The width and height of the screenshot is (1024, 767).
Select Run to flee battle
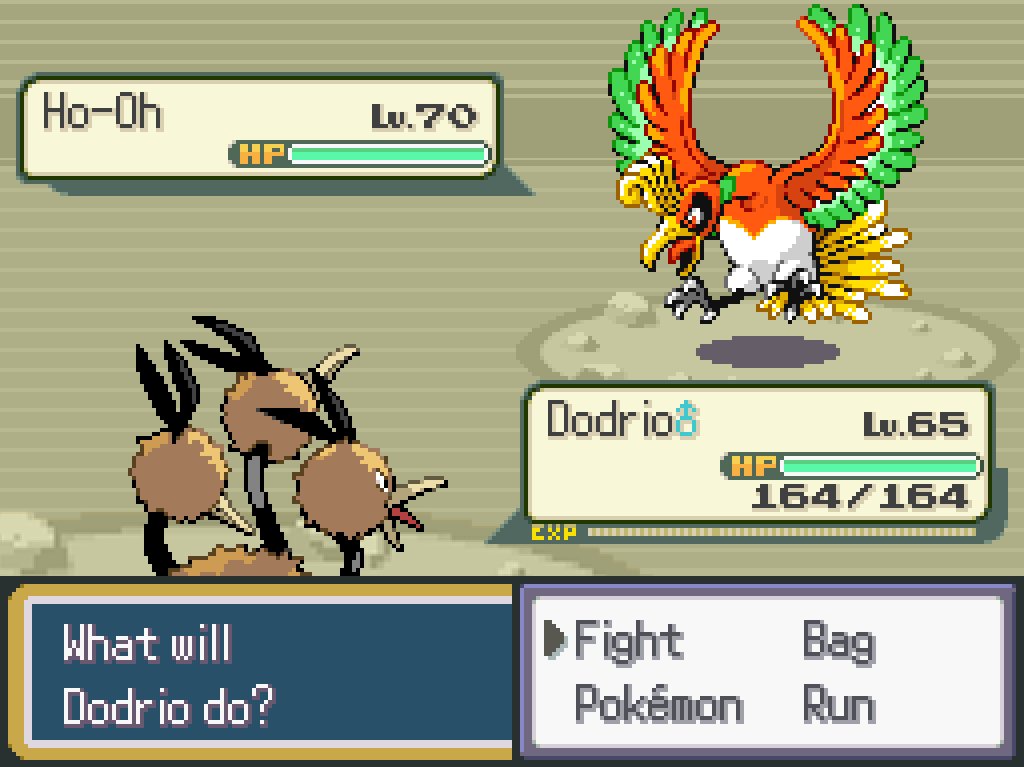point(838,706)
